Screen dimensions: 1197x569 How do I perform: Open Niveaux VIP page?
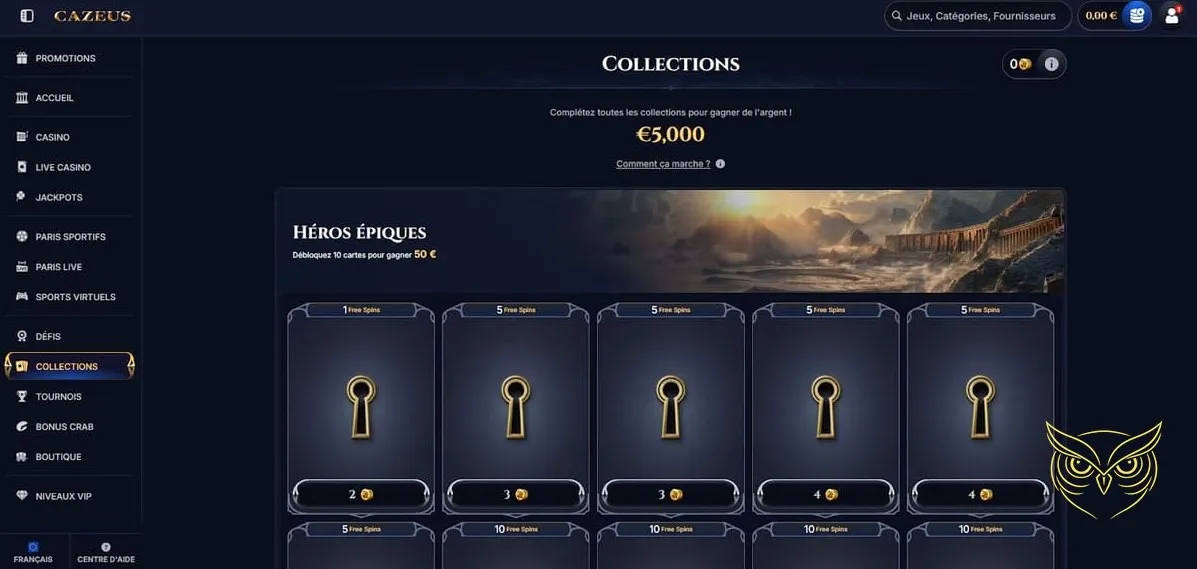click(x=63, y=496)
